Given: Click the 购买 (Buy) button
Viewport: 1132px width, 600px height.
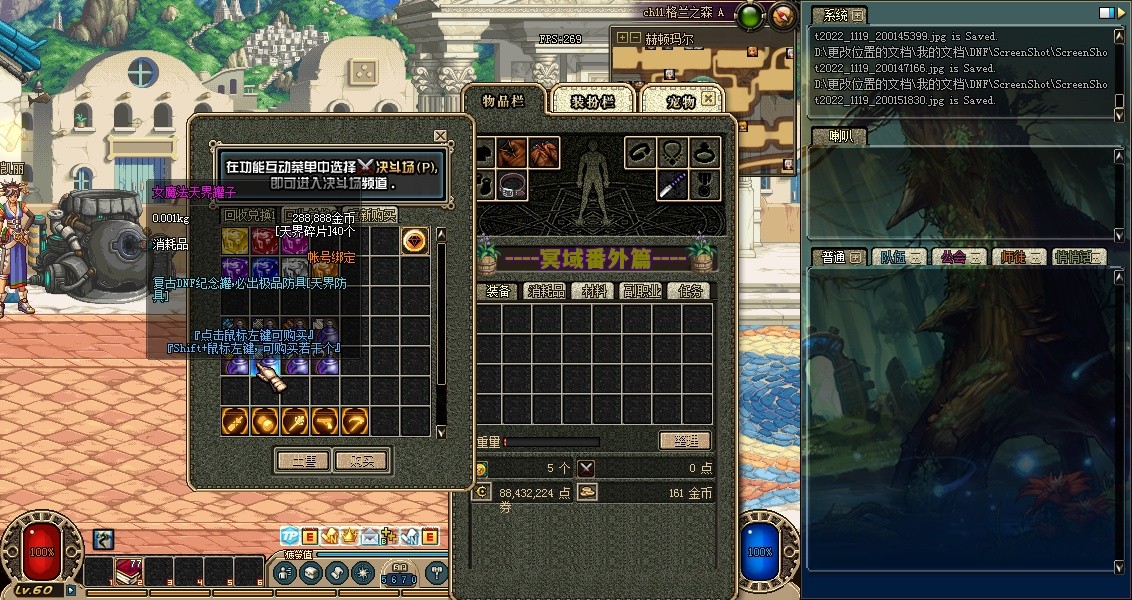Looking at the screenshot, I should tap(362, 461).
